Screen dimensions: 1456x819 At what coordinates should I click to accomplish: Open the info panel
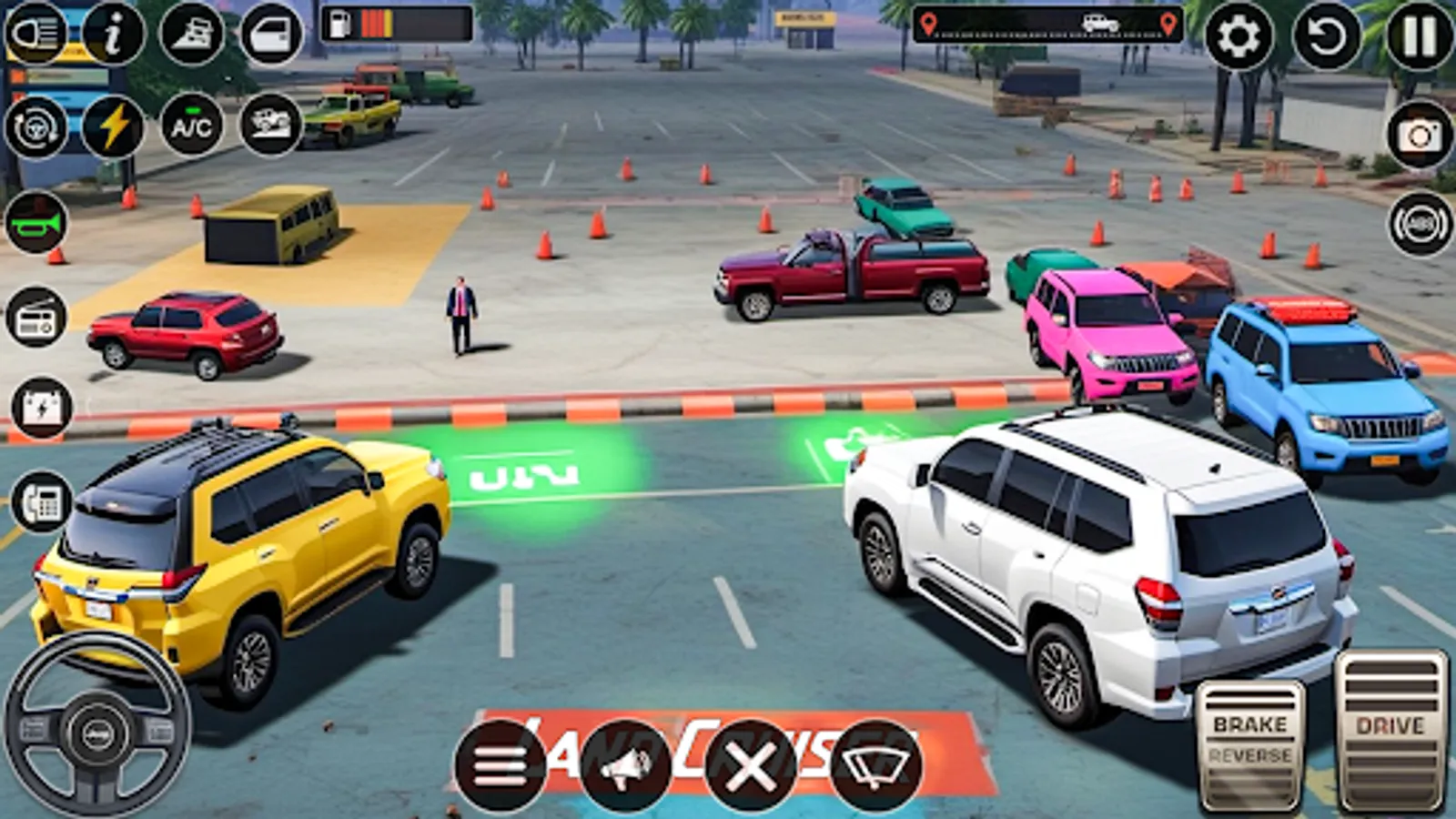(111, 35)
